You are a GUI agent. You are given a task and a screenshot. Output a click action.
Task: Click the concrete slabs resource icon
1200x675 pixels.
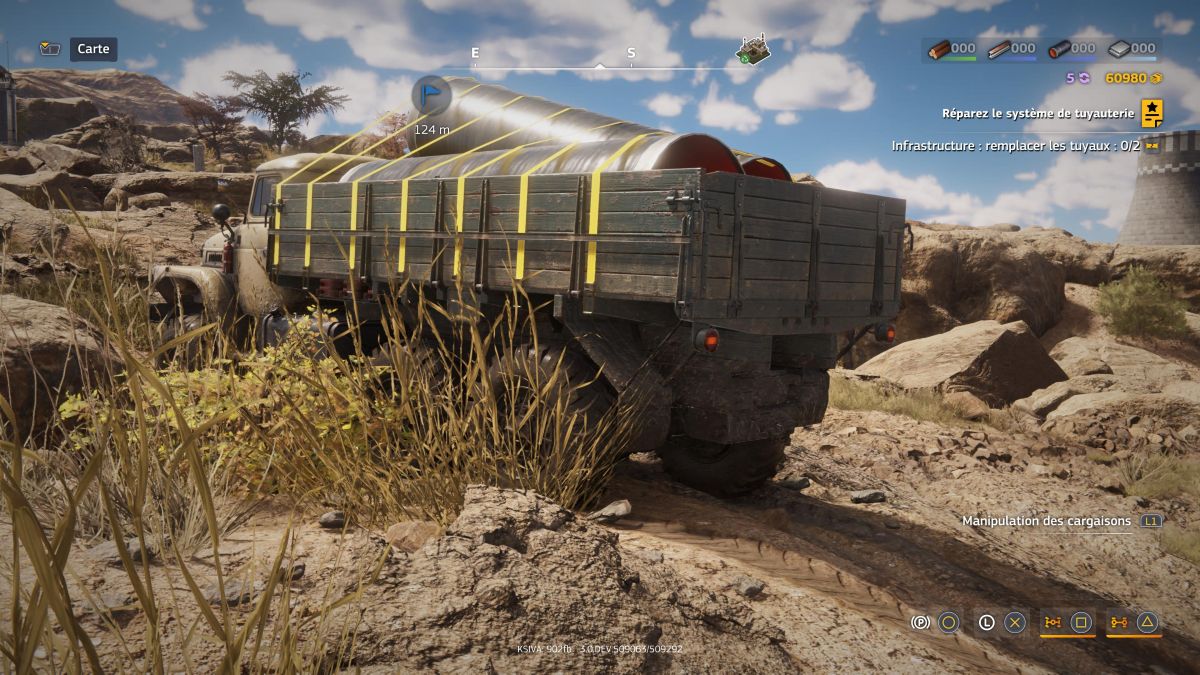(x=1119, y=48)
